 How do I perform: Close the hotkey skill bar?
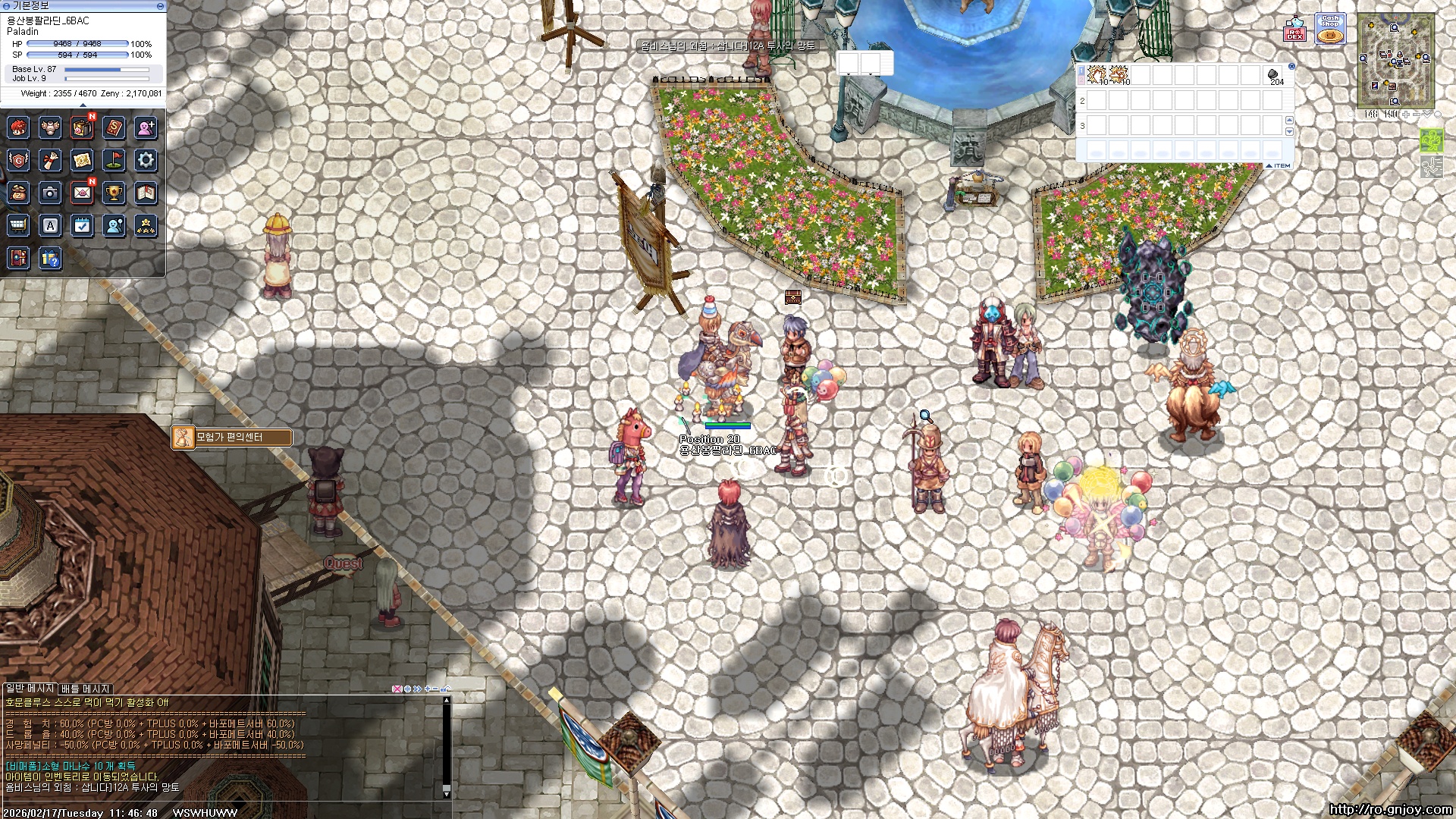coord(1291,67)
